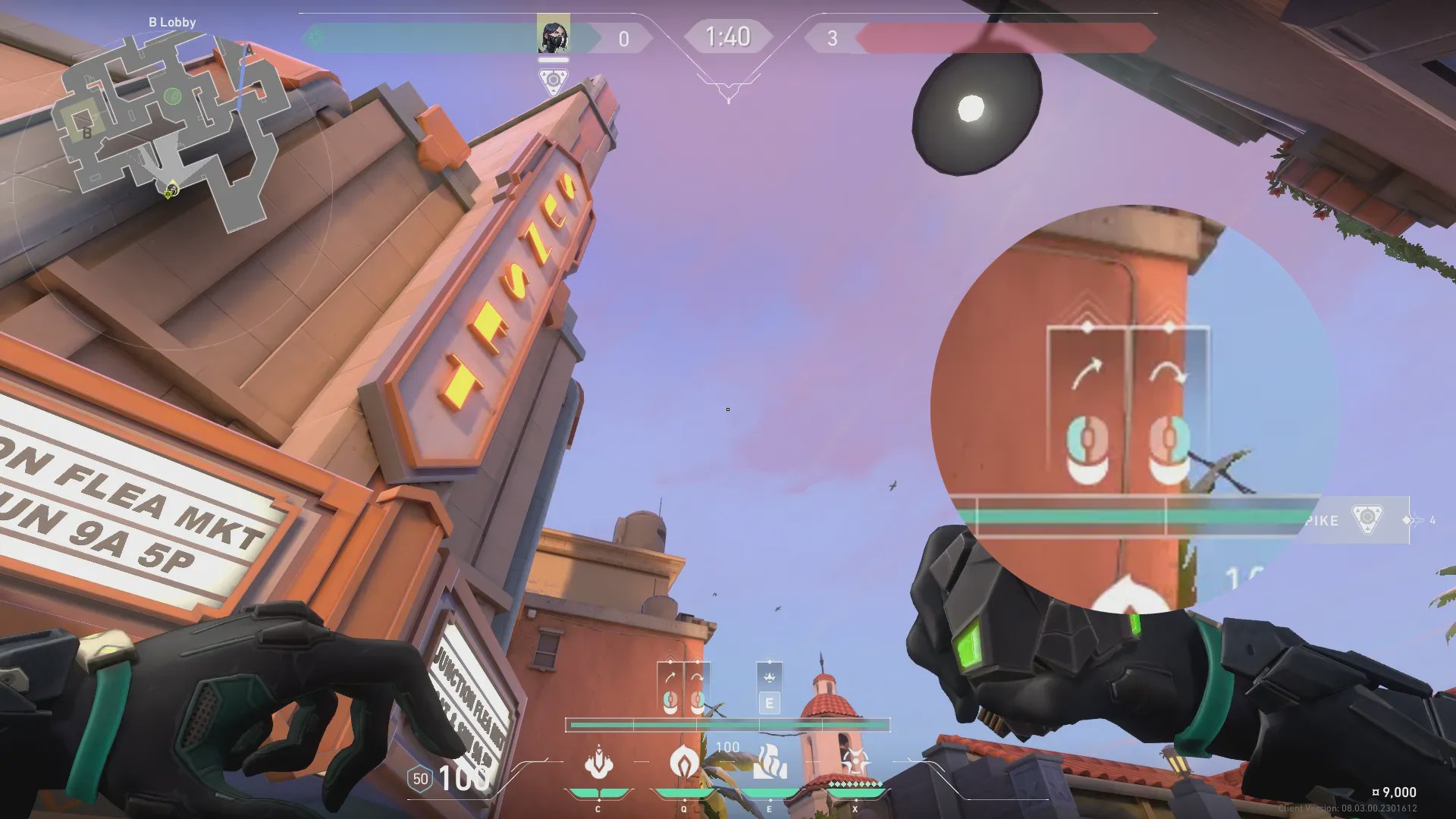The width and height of the screenshot is (1456, 819).
Task: Trigger the Toxic Screen ability icon
Action: pyautogui.click(x=770, y=762)
